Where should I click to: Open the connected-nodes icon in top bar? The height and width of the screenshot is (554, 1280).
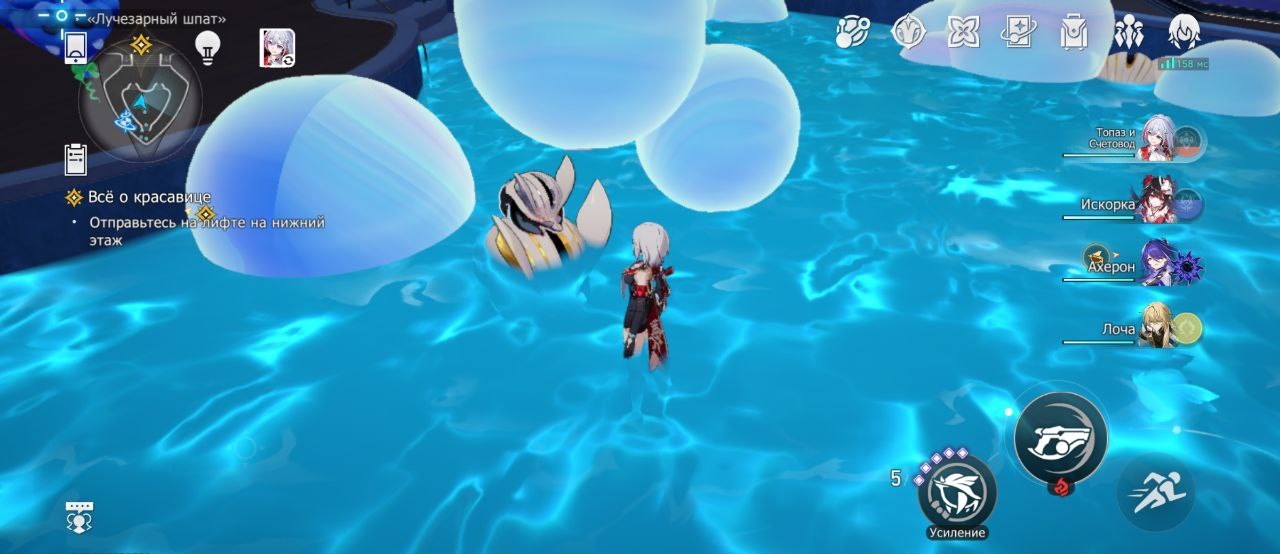(x=853, y=33)
